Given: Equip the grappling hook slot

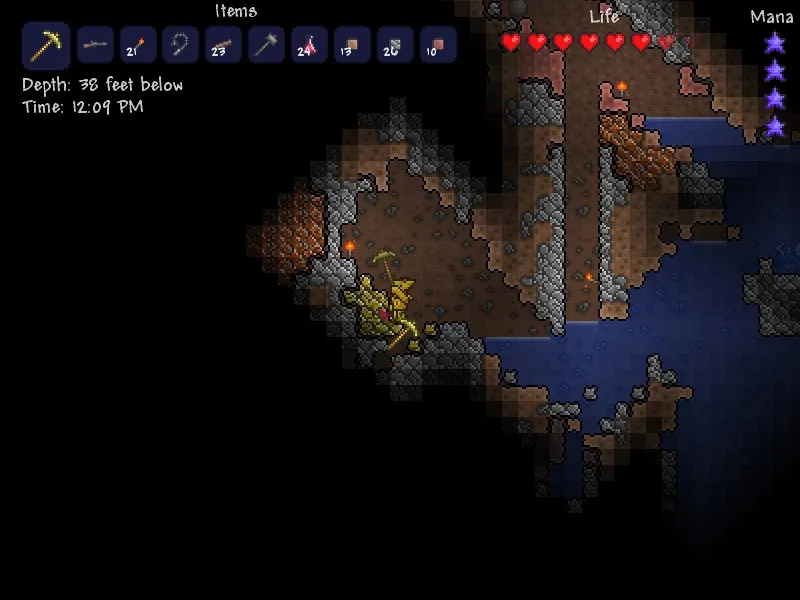Looking at the screenshot, I should click(181, 45).
